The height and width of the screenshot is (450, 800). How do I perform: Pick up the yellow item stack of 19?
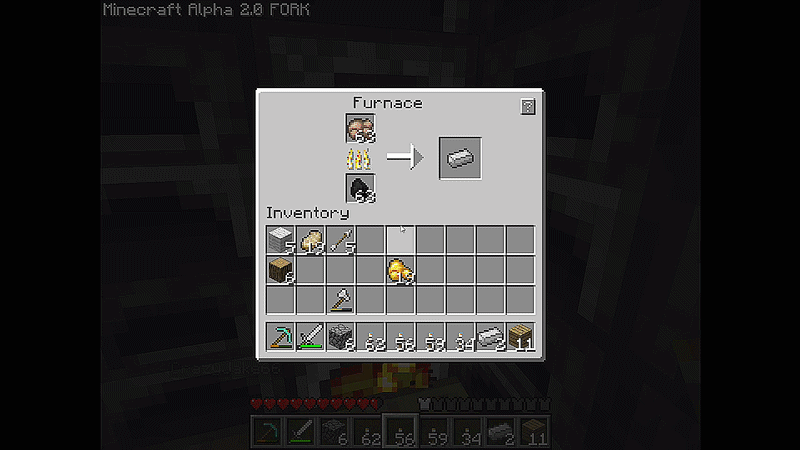401,270
